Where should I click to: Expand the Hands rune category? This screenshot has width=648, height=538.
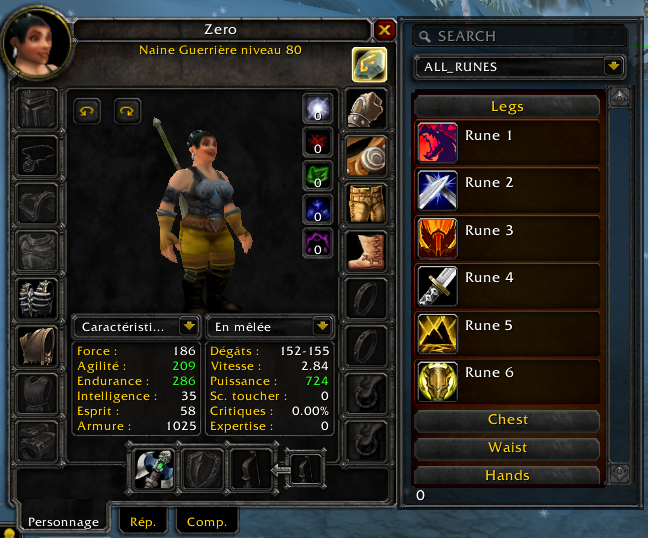click(507, 475)
